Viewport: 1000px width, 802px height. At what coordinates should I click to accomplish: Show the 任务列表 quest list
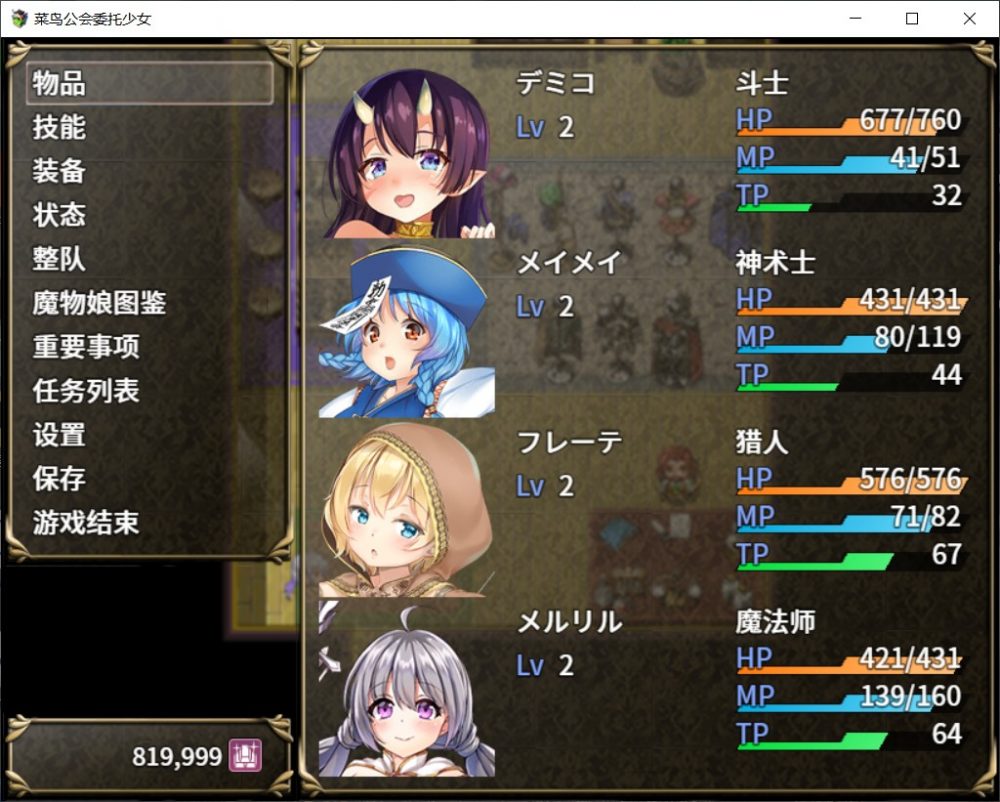point(150,391)
